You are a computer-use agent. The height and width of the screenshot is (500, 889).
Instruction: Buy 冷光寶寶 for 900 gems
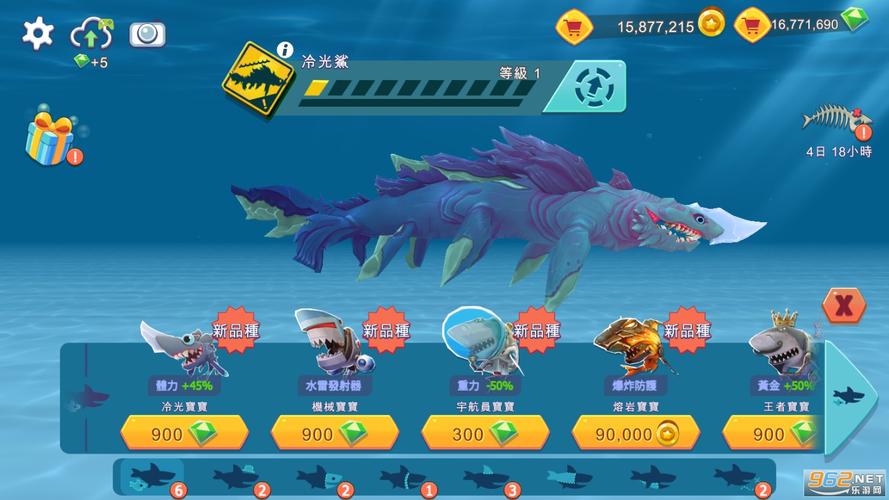(184, 433)
